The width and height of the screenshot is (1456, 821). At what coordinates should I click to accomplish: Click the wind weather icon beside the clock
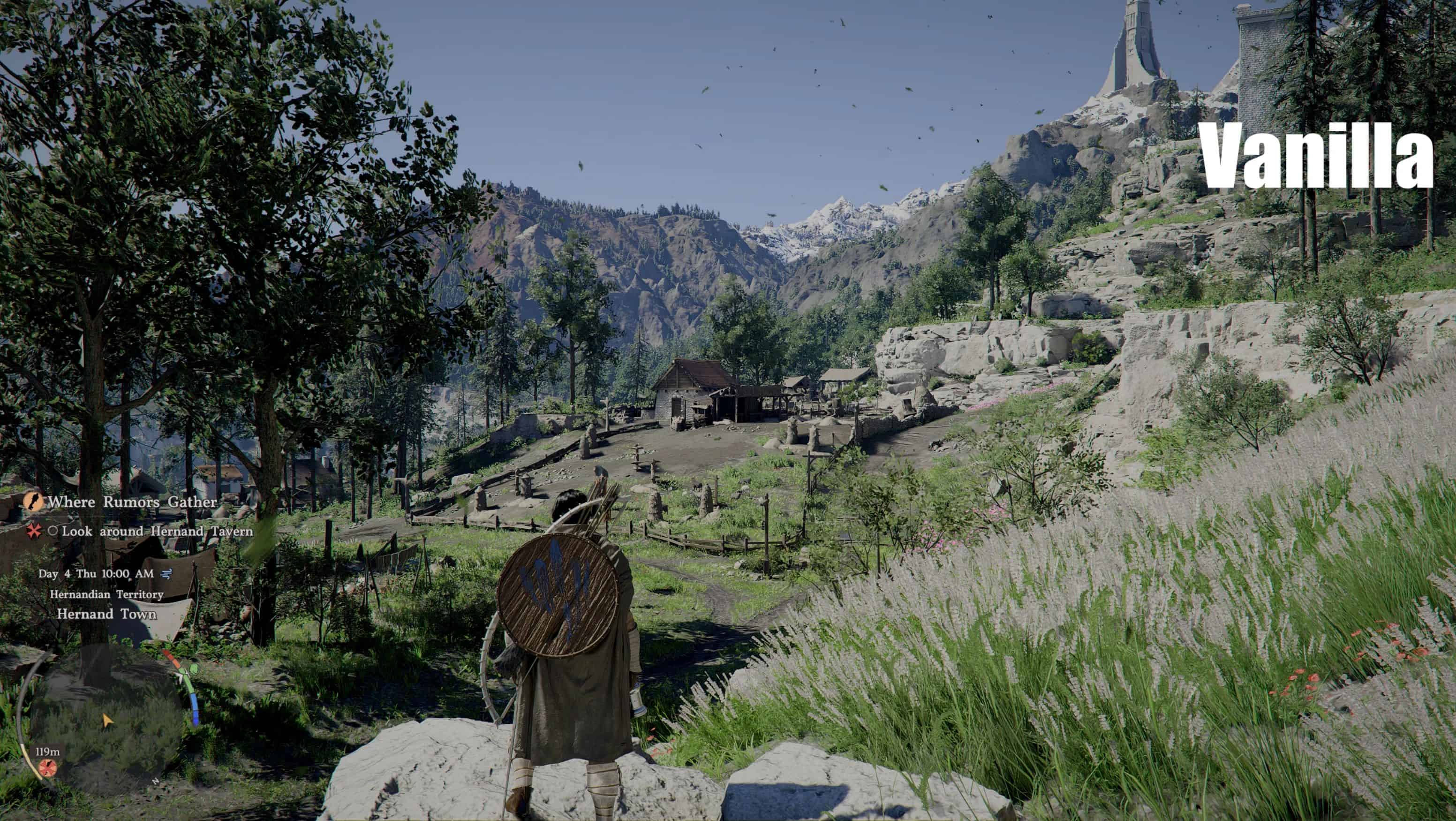(x=166, y=575)
